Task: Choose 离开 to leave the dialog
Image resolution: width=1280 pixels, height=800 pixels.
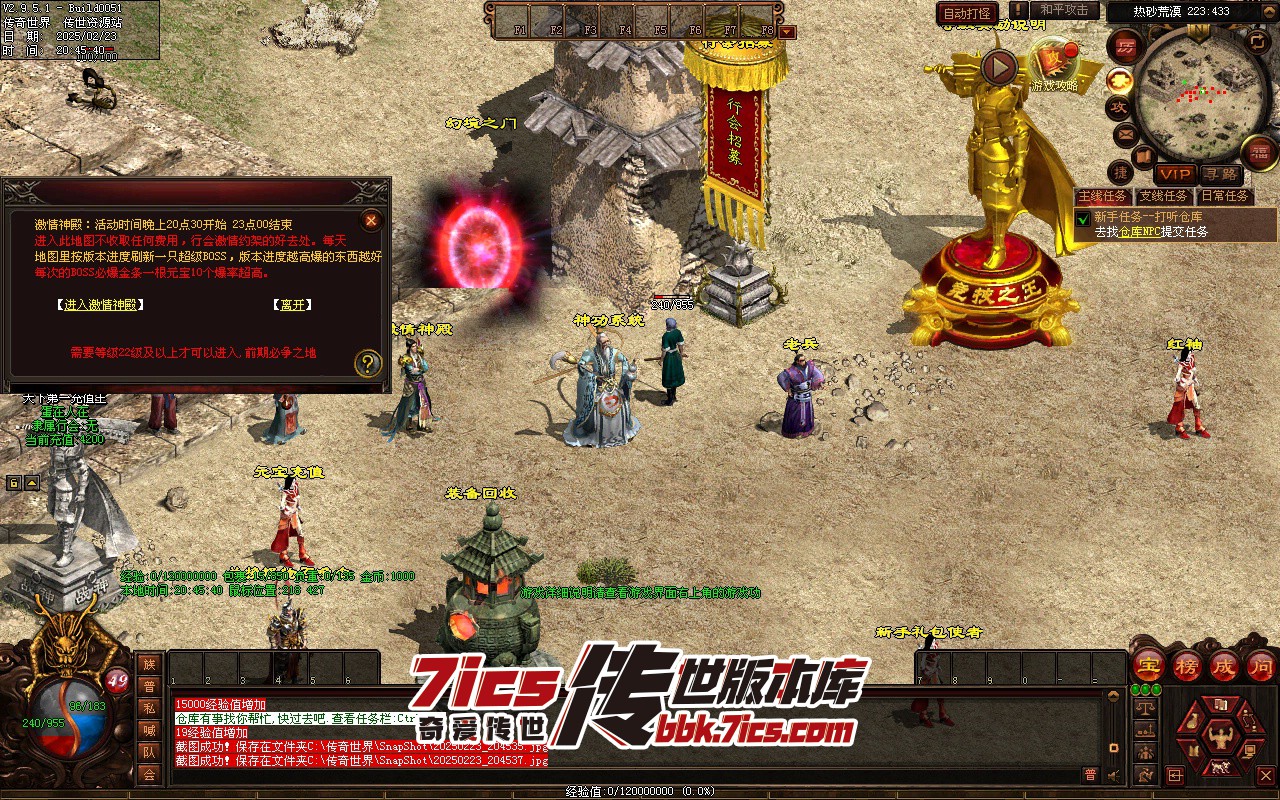Action: click(x=292, y=305)
